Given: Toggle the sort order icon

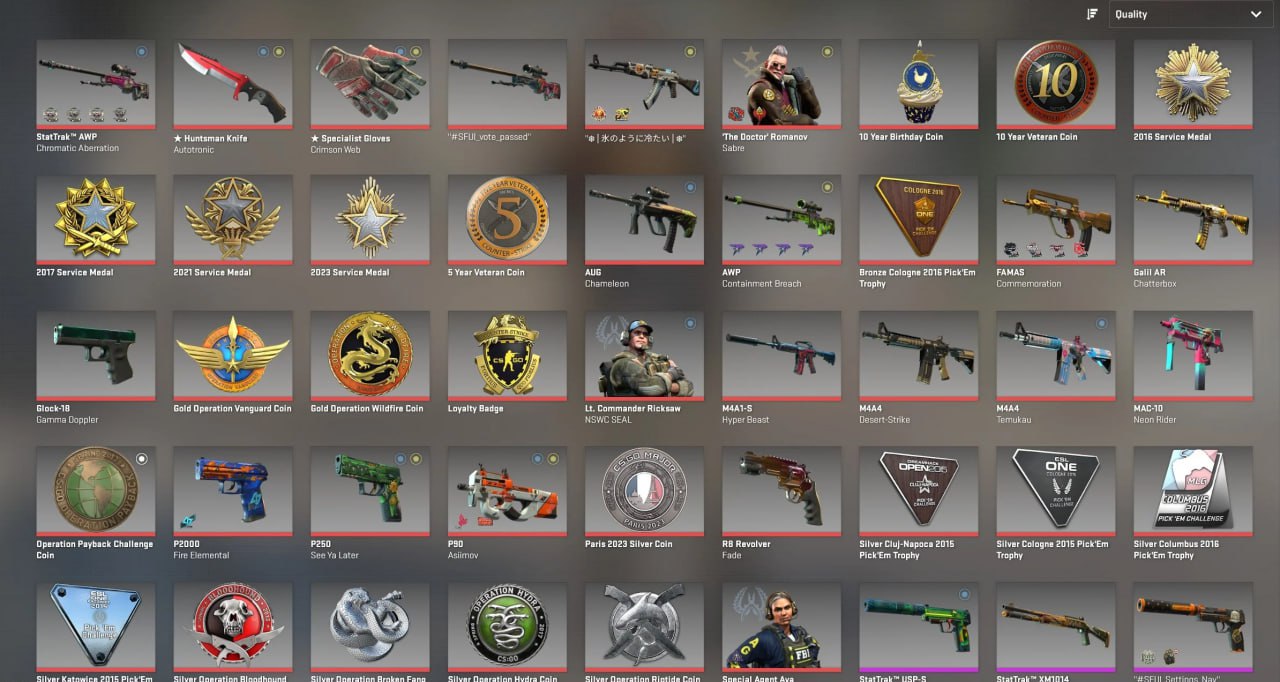Looking at the screenshot, I should [1092, 14].
